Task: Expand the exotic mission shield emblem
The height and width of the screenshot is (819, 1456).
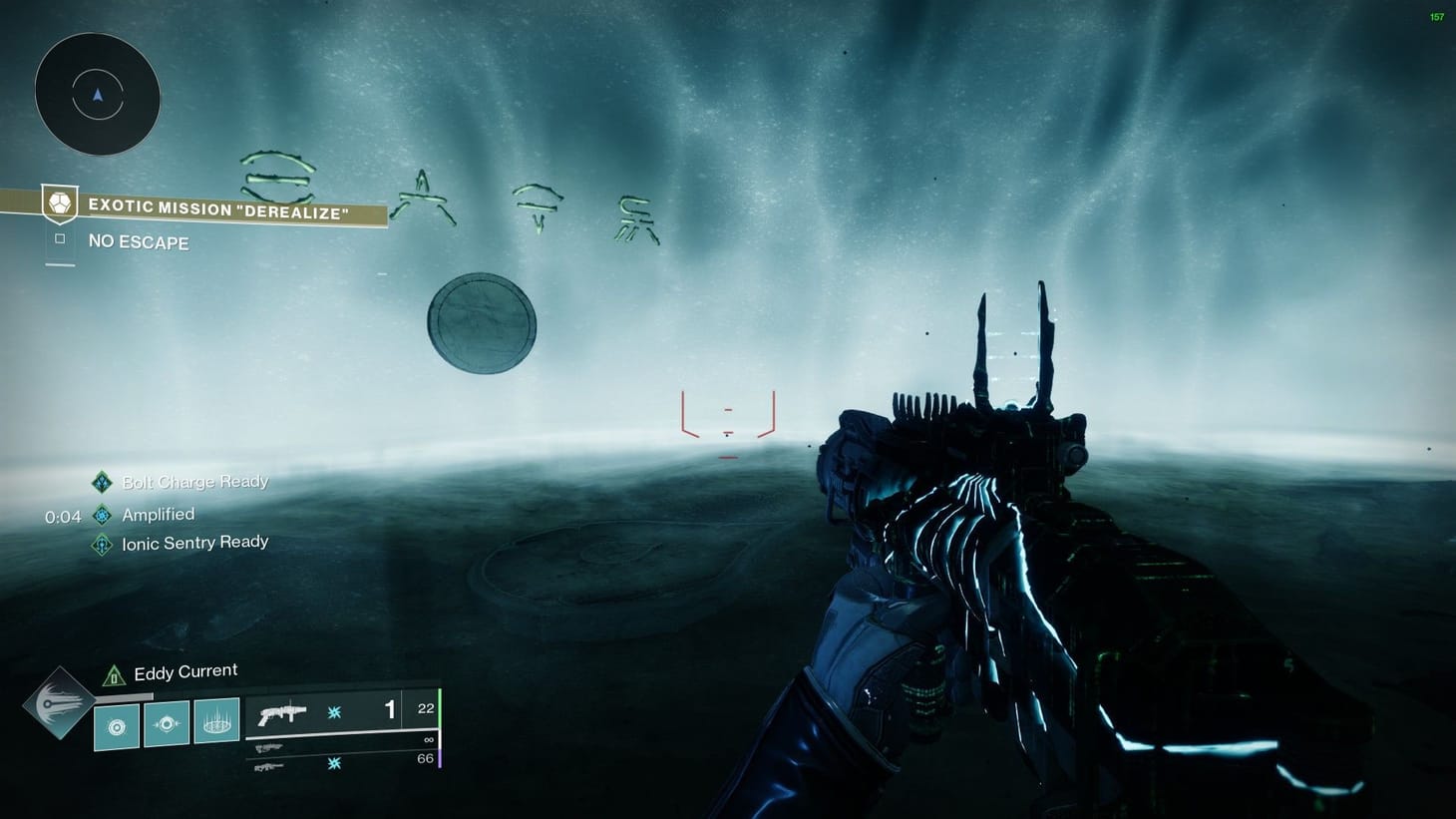Action: coord(60,204)
